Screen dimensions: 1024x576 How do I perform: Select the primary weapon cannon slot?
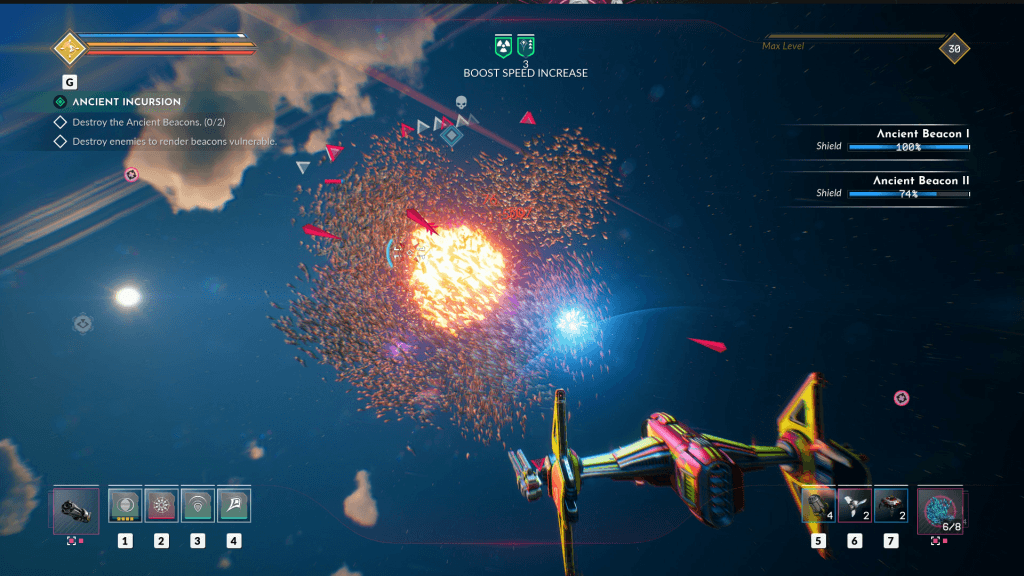pos(76,507)
